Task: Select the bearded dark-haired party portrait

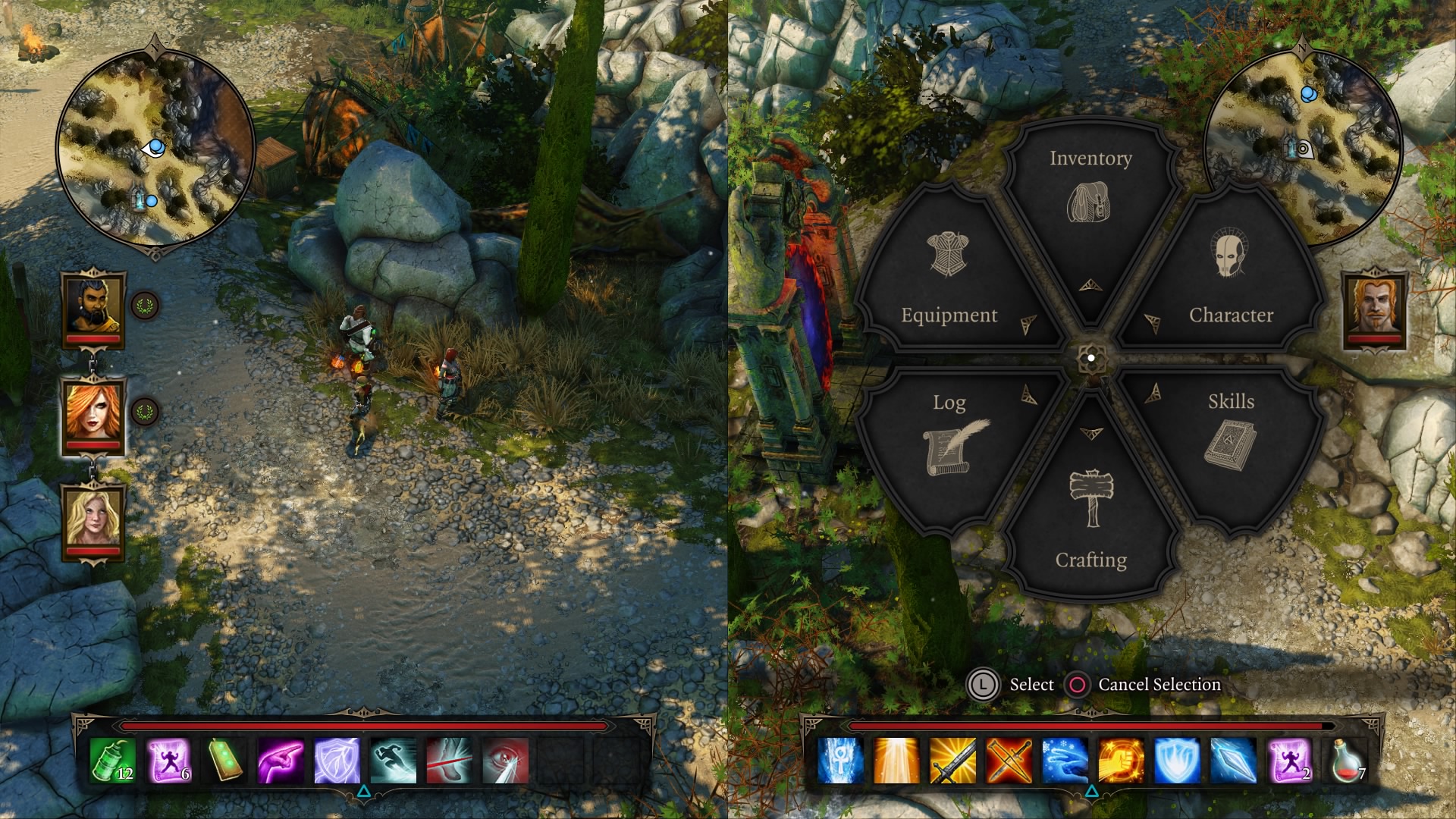Action: point(94,307)
